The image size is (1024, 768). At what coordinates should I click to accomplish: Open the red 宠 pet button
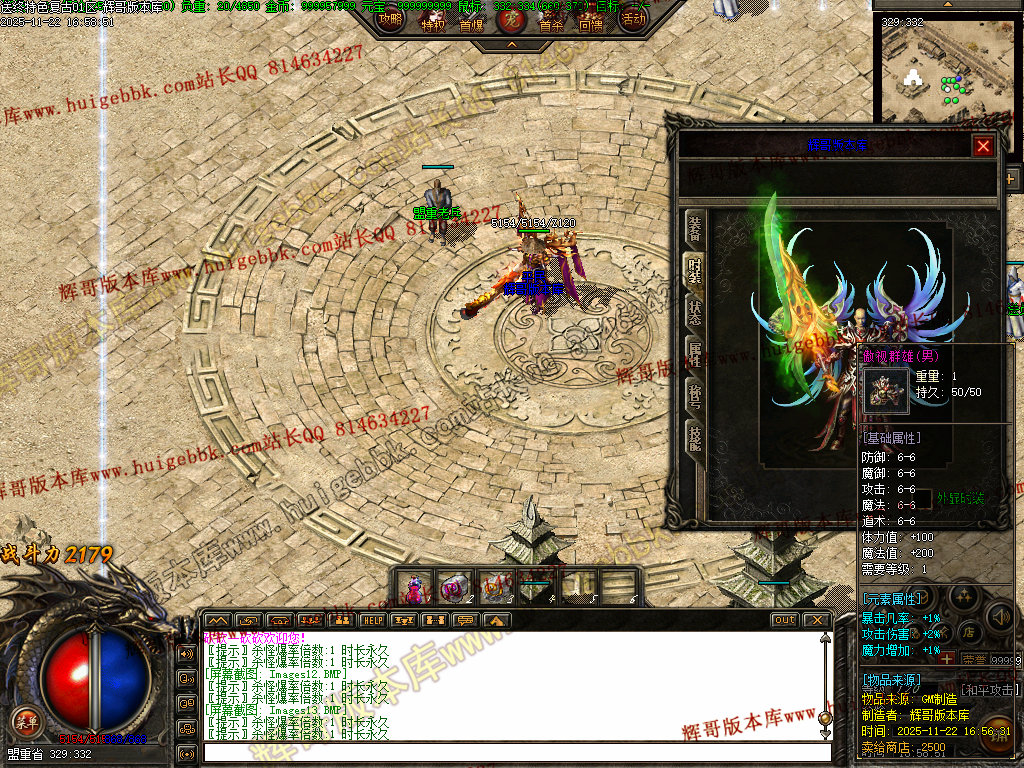coord(511,18)
